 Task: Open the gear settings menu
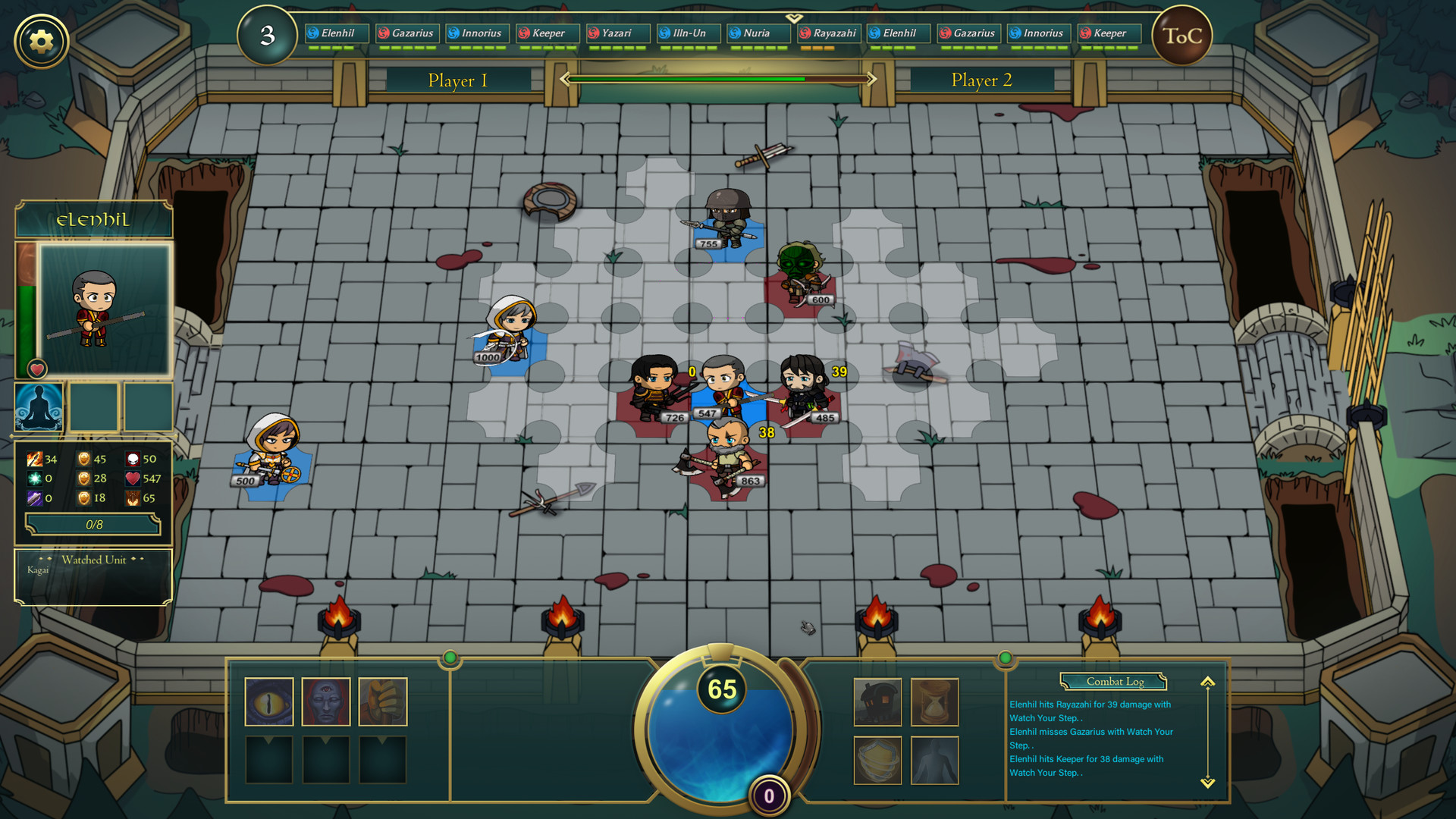click(42, 41)
